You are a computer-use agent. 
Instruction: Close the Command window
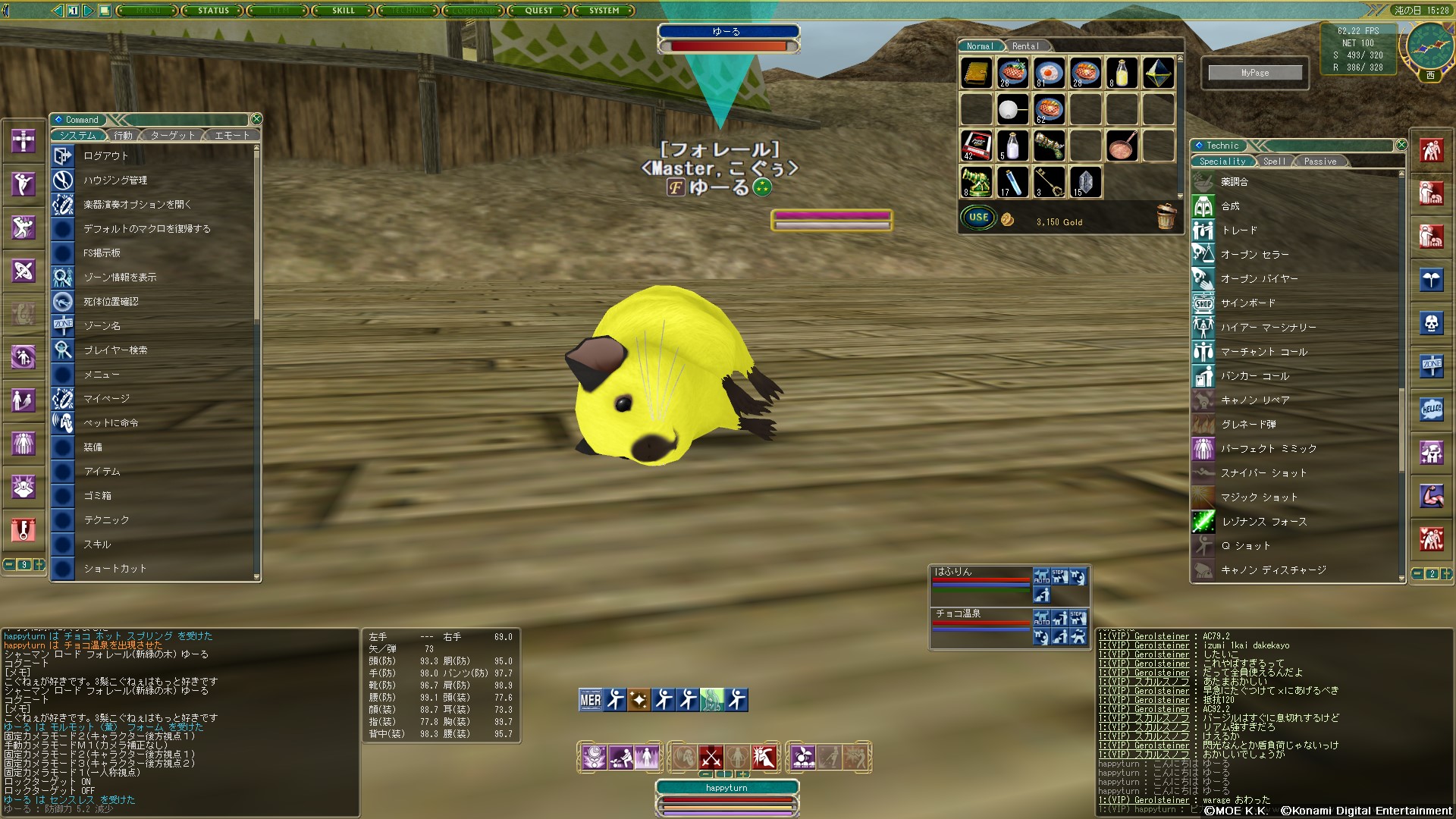pos(256,119)
